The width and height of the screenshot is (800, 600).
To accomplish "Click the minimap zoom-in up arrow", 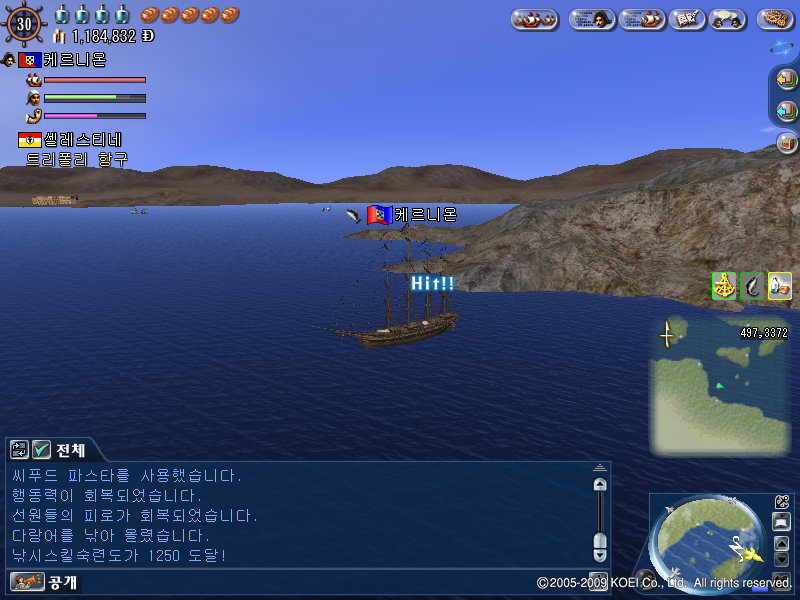I will [782, 543].
